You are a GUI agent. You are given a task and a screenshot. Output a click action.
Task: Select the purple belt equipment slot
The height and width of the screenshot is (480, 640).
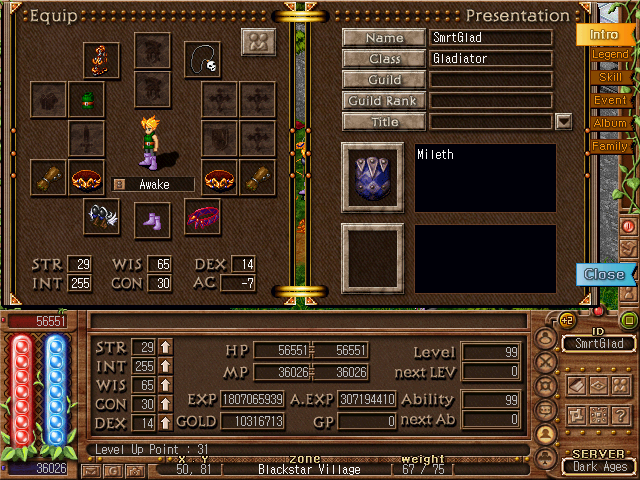[202, 217]
